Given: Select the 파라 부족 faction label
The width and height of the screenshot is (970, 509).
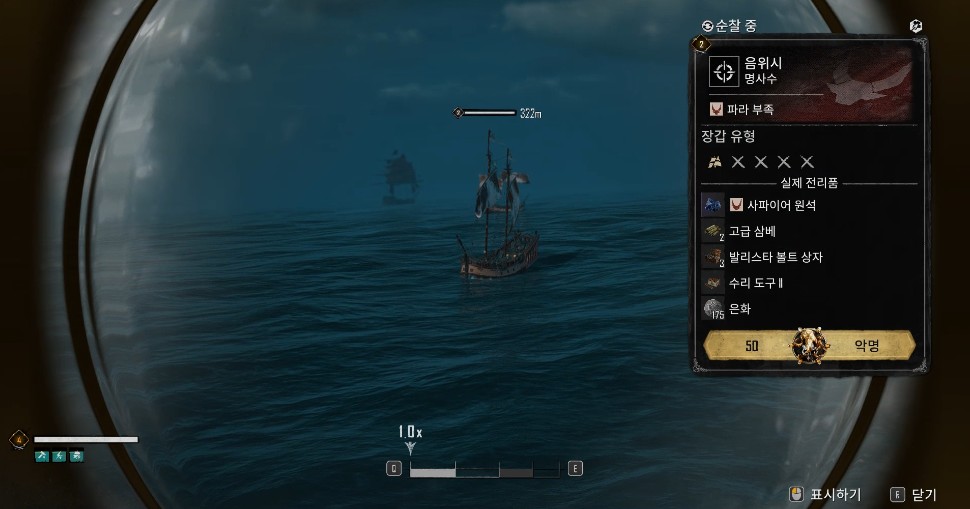Looking at the screenshot, I should pyautogui.click(x=748, y=109).
